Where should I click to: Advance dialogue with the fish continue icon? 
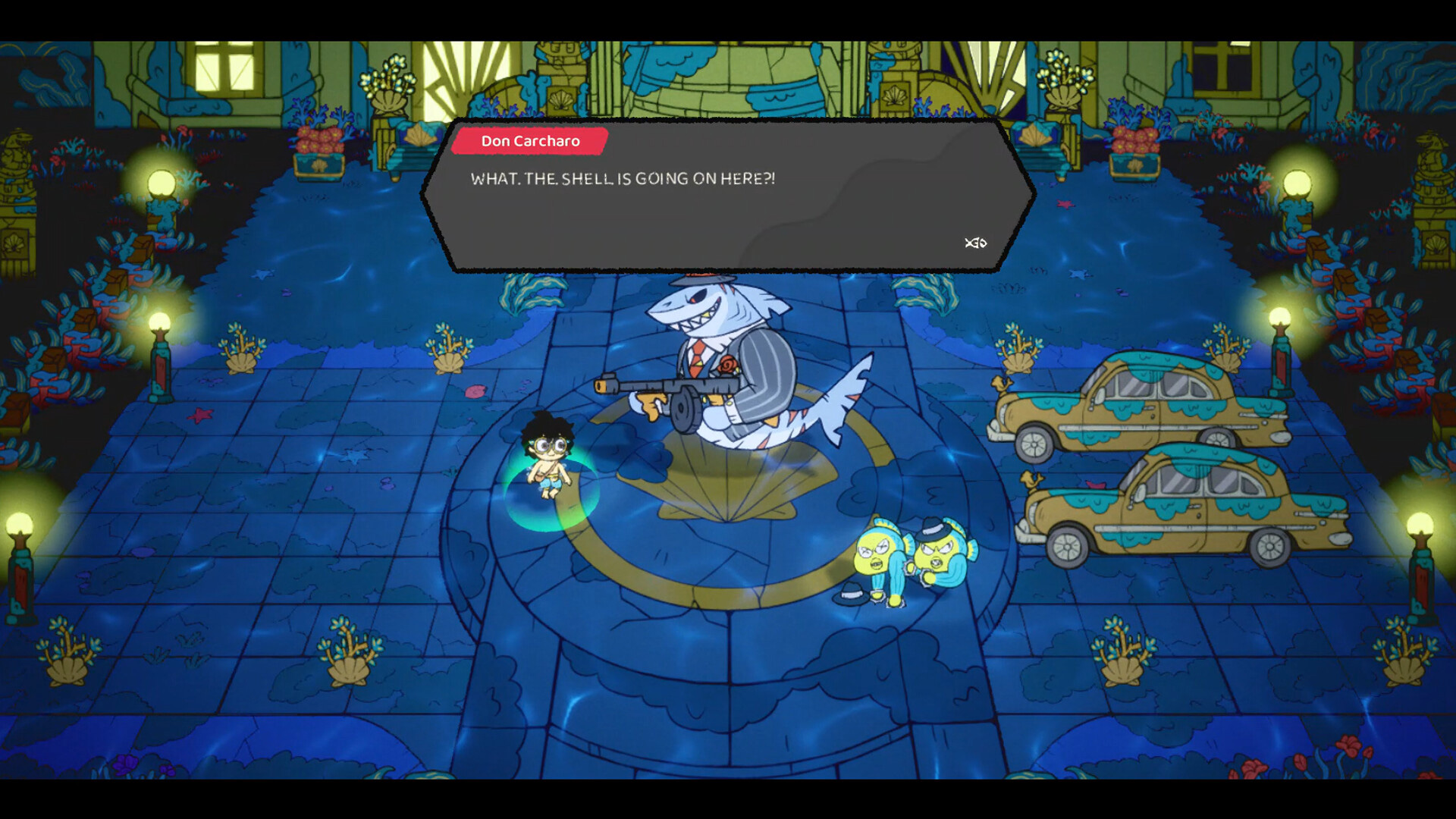pyautogui.click(x=975, y=243)
